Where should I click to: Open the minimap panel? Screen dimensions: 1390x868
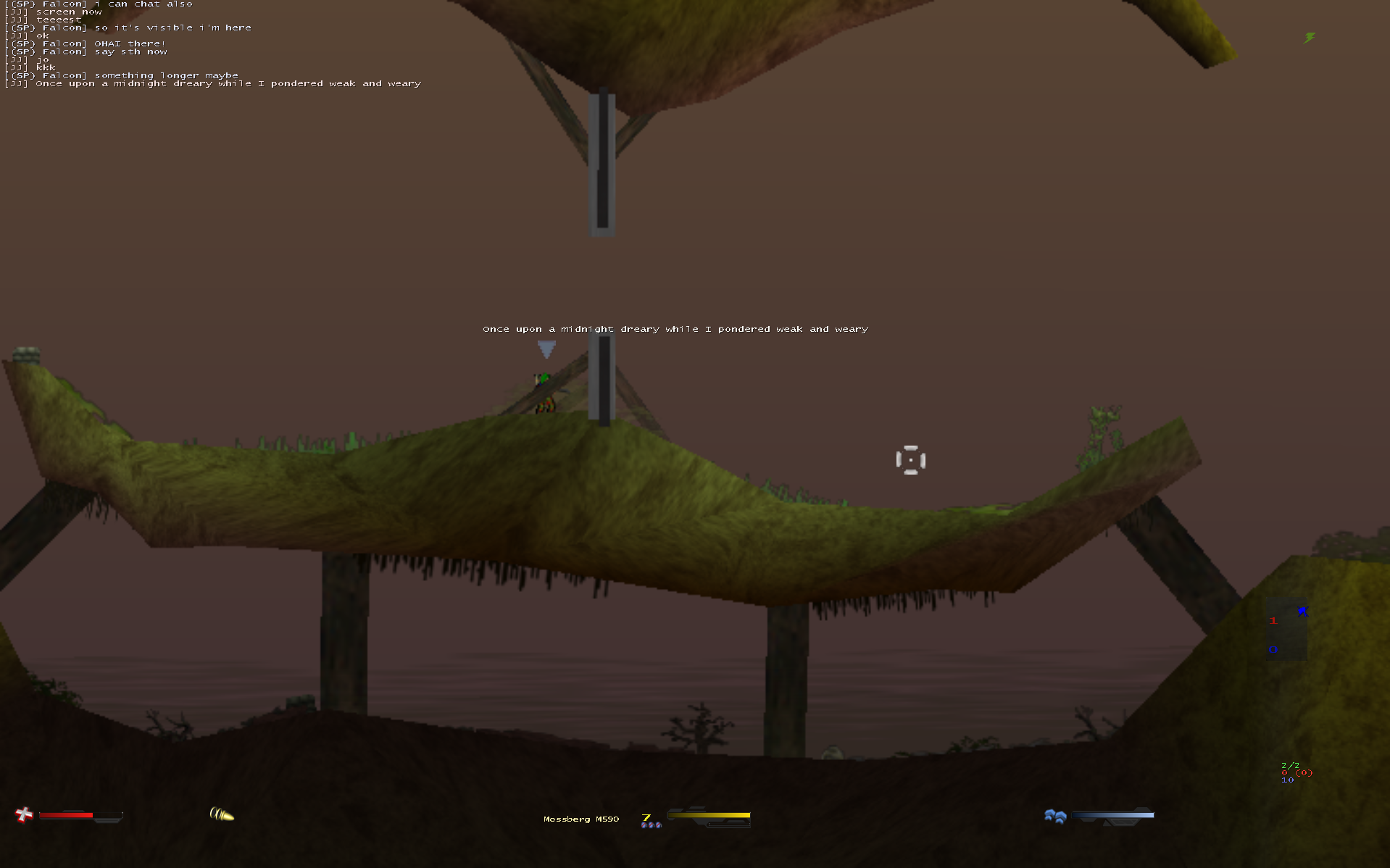tap(1287, 629)
